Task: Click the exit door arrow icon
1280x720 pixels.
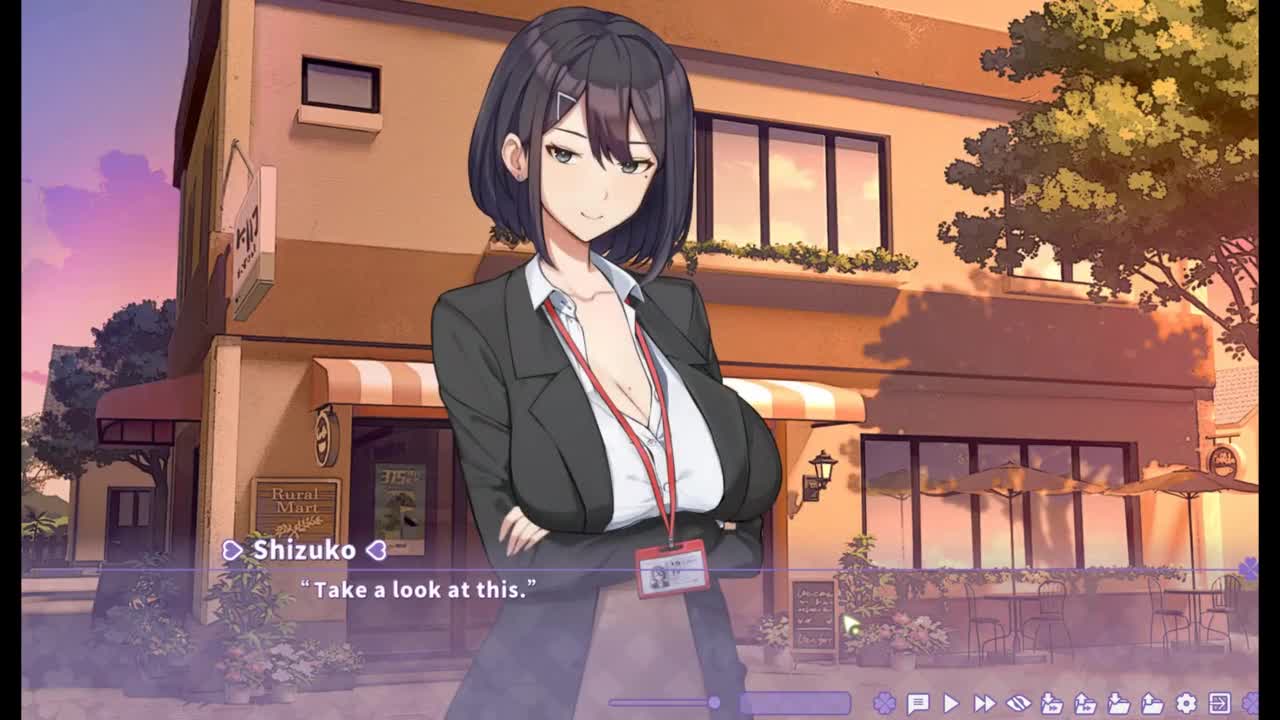Action: pos(1219,703)
